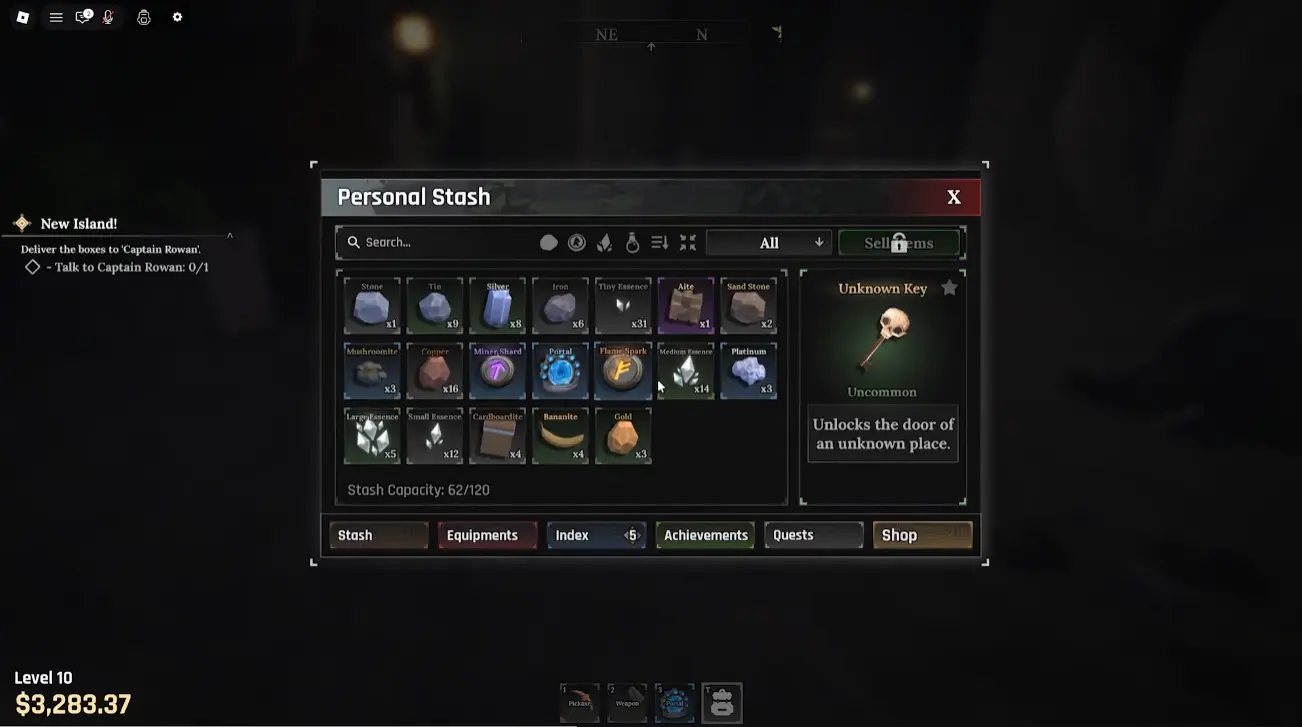Switch to the Equipments tab
Image resolution: width=1302 pixels, height=727 pixels.
pyautogui.click(x=487, y=535)
